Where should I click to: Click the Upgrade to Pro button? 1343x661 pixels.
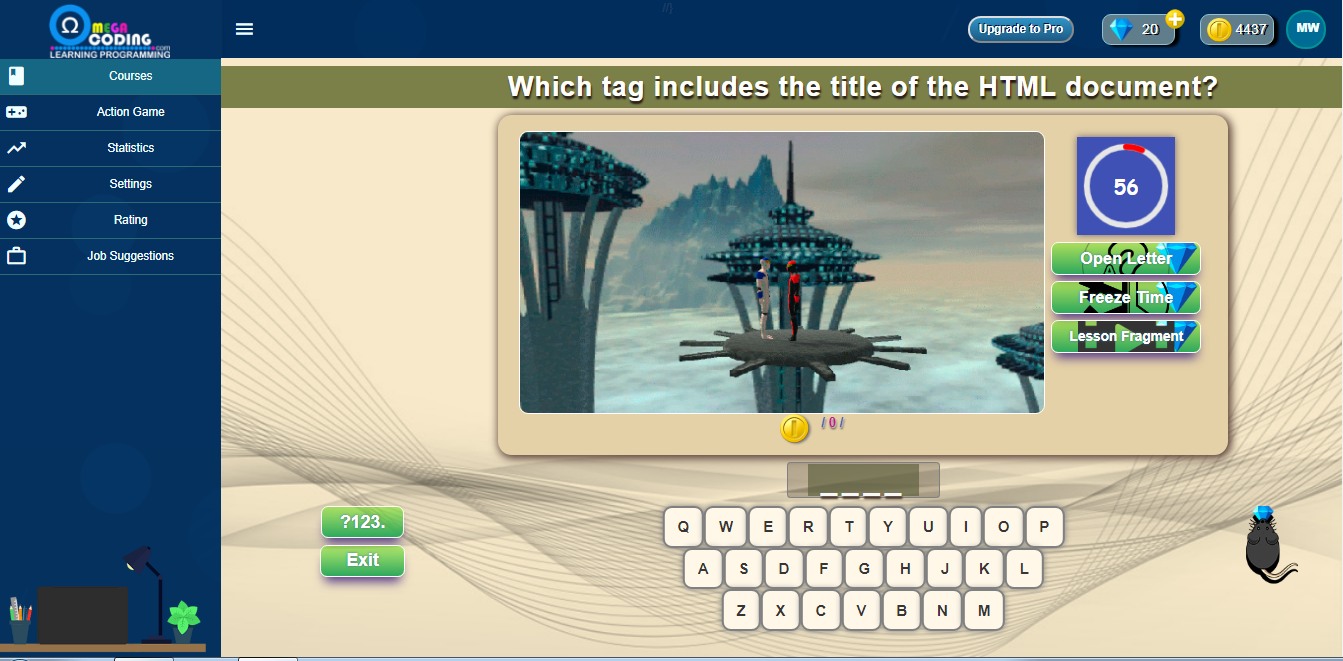click(x=1020, y=29)
